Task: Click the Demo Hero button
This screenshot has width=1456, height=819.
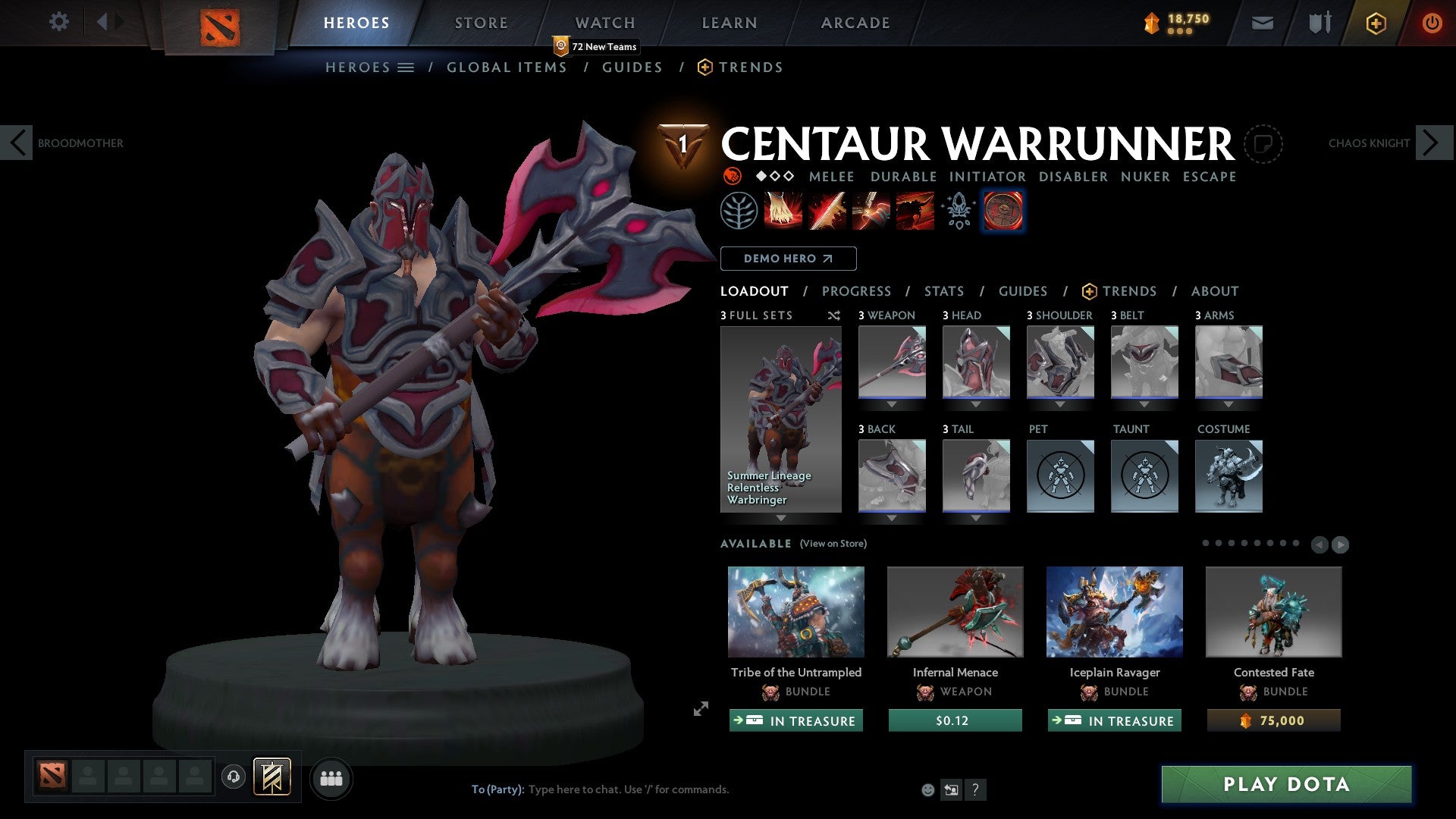Action: [789, 258]
